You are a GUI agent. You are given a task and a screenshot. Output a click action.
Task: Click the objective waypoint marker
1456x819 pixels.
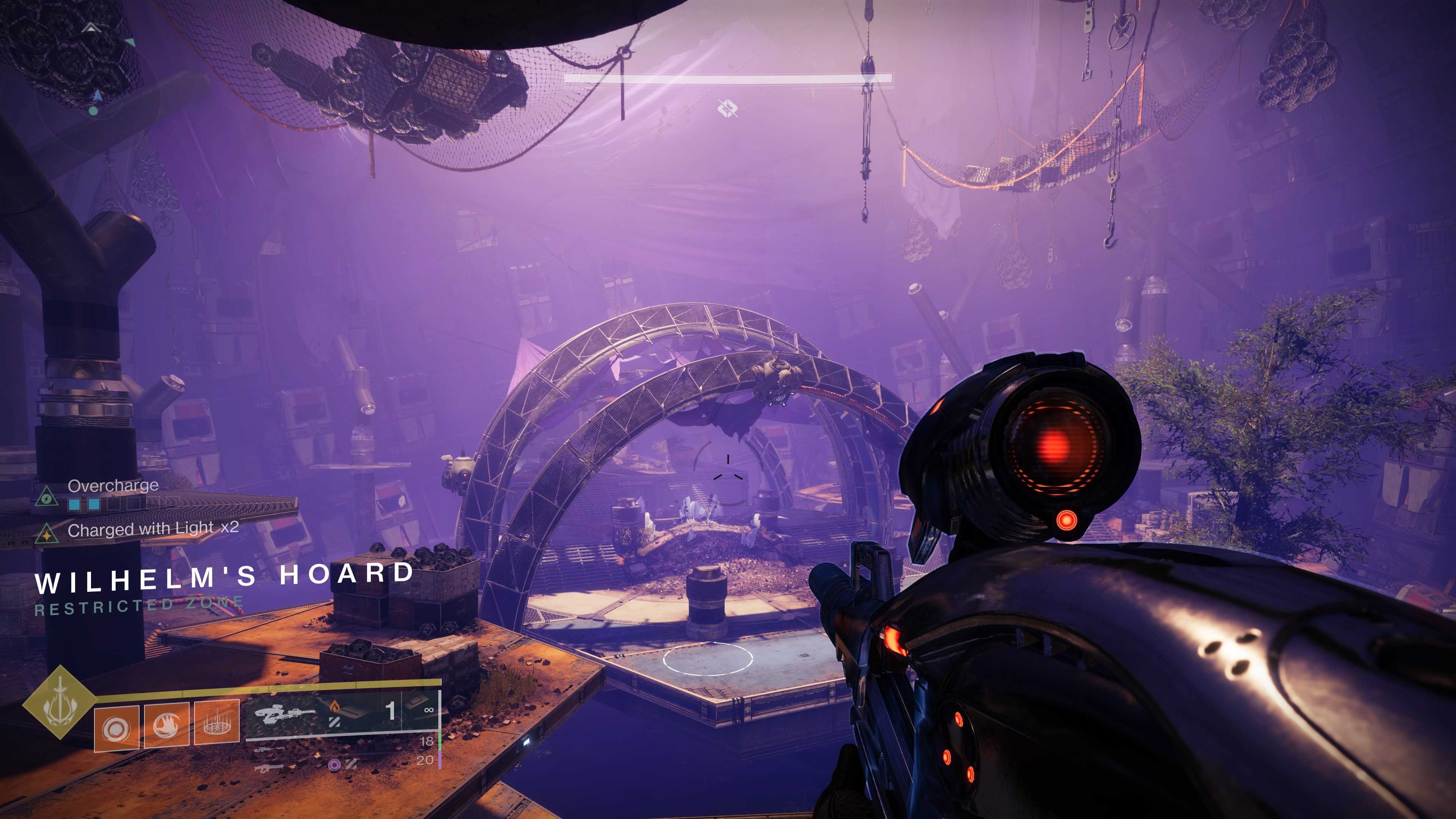coord(728,107)
